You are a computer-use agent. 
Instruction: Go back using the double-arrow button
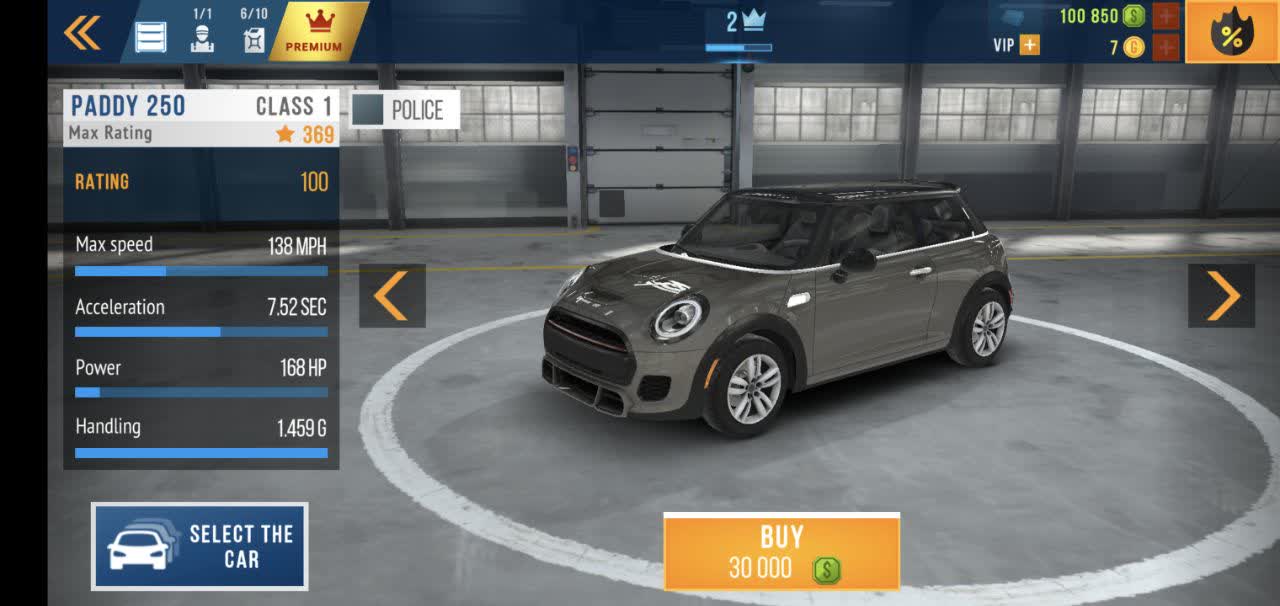coord(82,33)
